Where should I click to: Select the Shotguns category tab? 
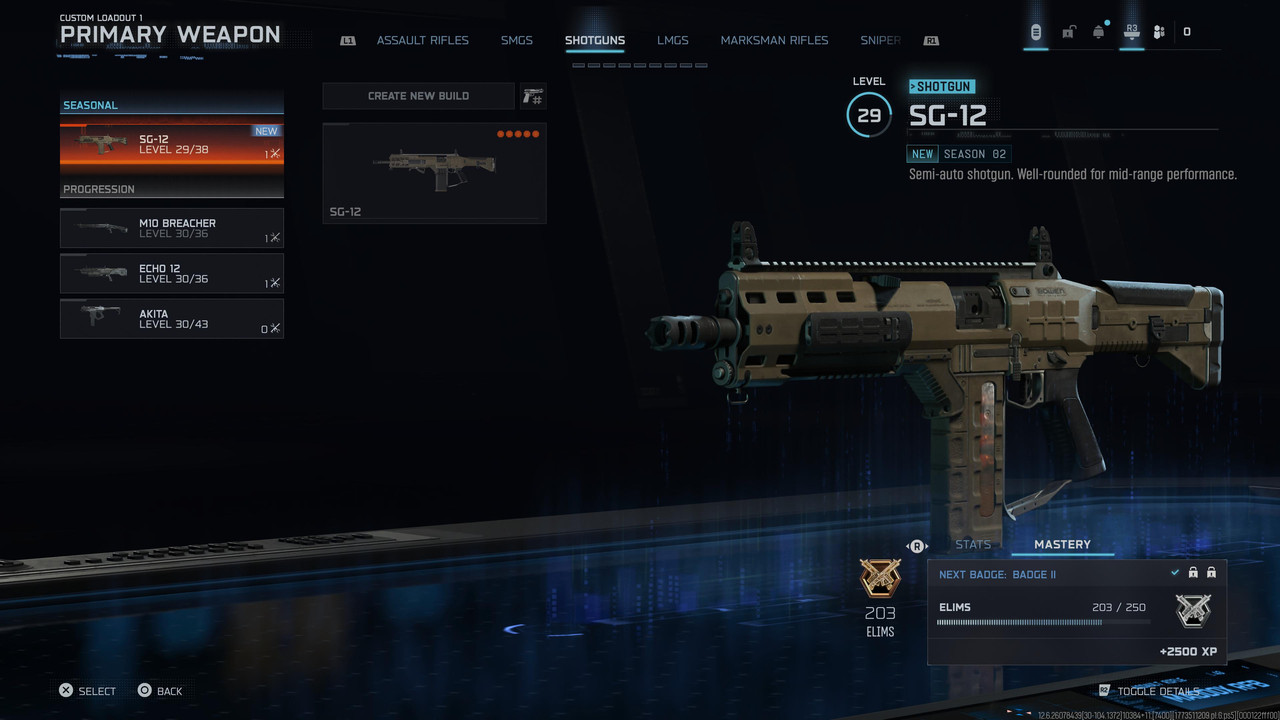pyautogui.click(x=594, y=41)
